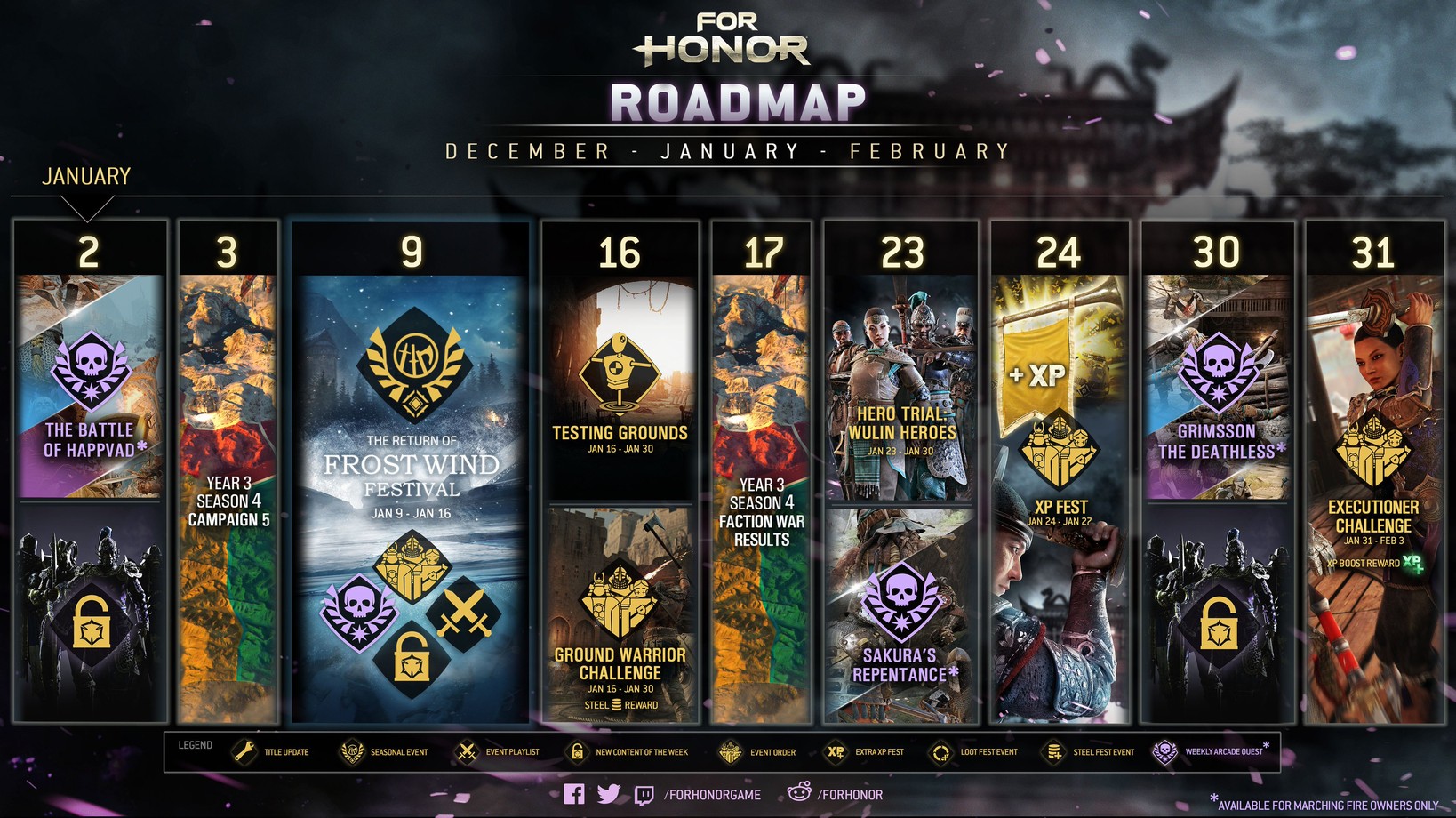Select the Steel Fest Event legend entry
Image resolution: width=1456 pixels, height=818 pixels.
1089,752
